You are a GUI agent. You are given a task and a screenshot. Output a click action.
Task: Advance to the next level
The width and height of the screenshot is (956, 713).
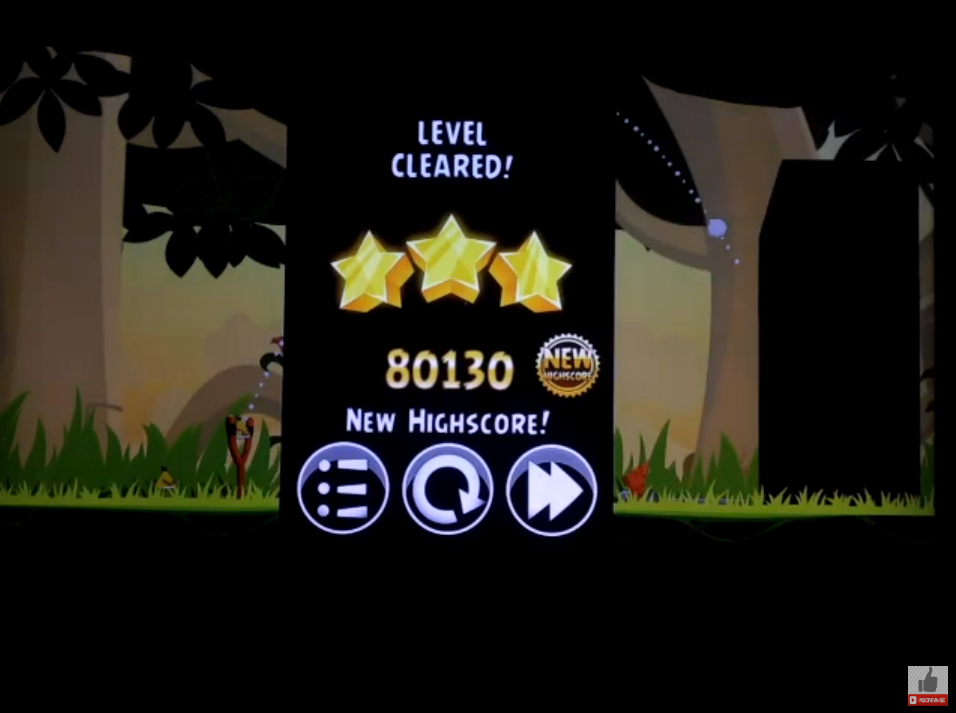coord(551,489)
